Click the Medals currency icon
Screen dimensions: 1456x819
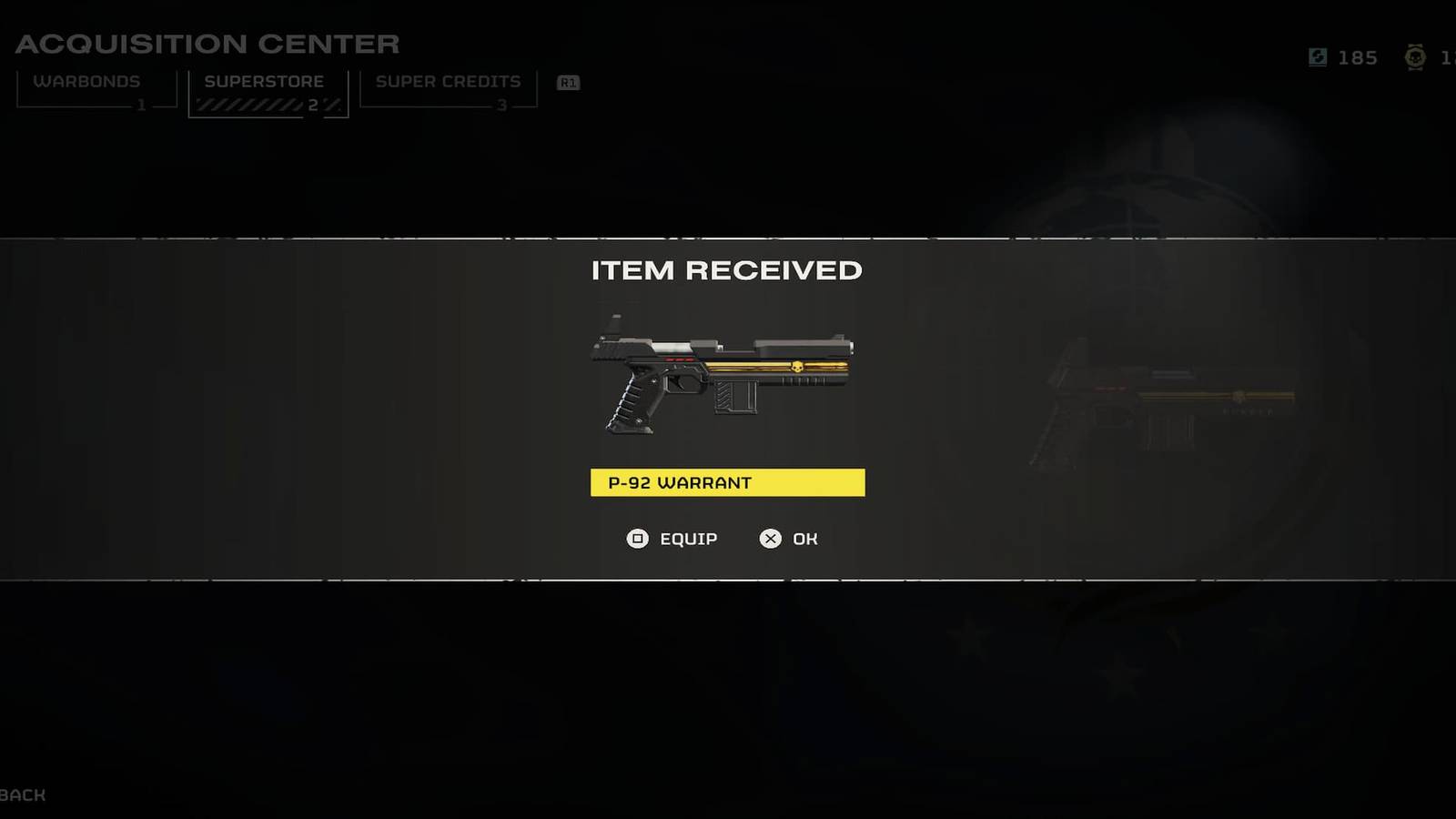(1416, 58)
